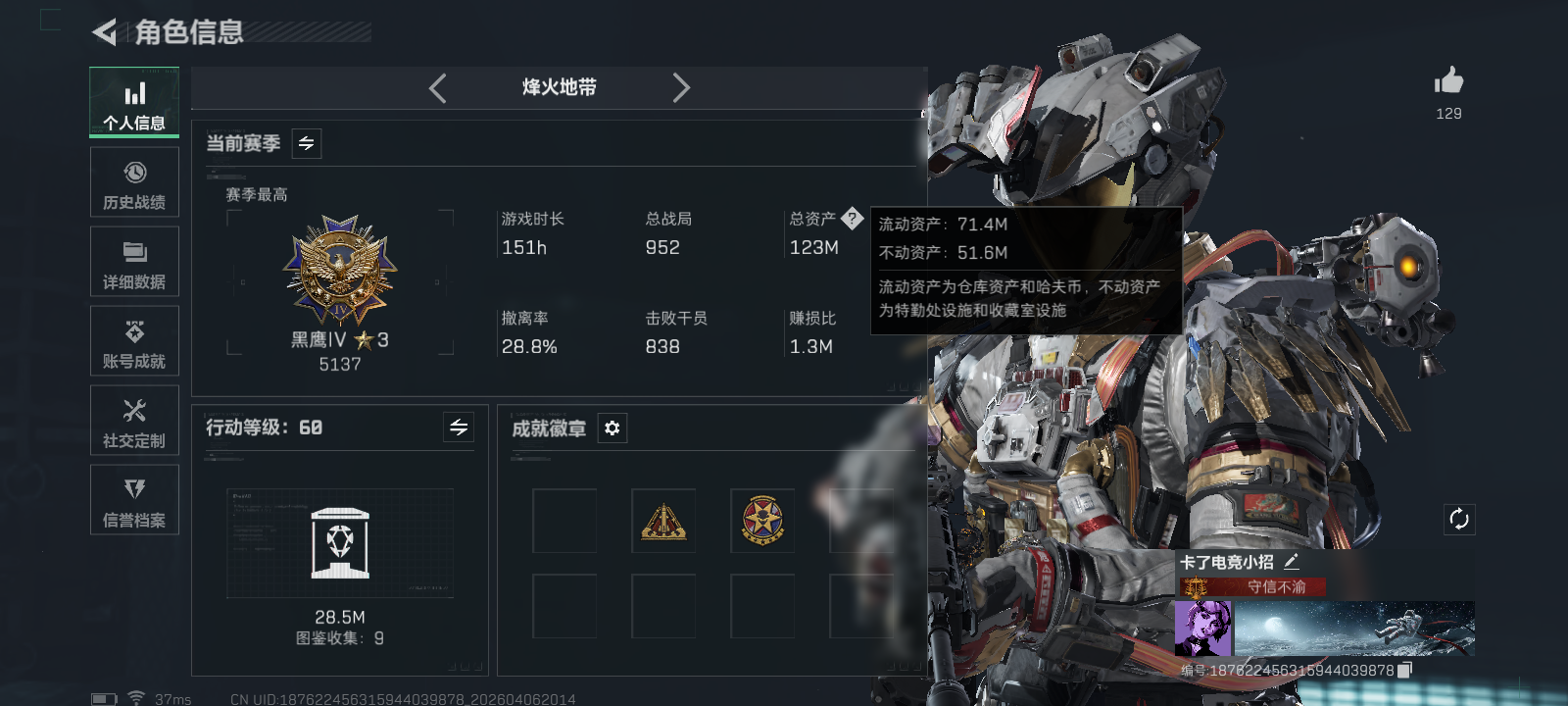Click the edit pencil beside 卡了电竞小招
This screenshot has width=1568, height=706.
point(1293,561)
